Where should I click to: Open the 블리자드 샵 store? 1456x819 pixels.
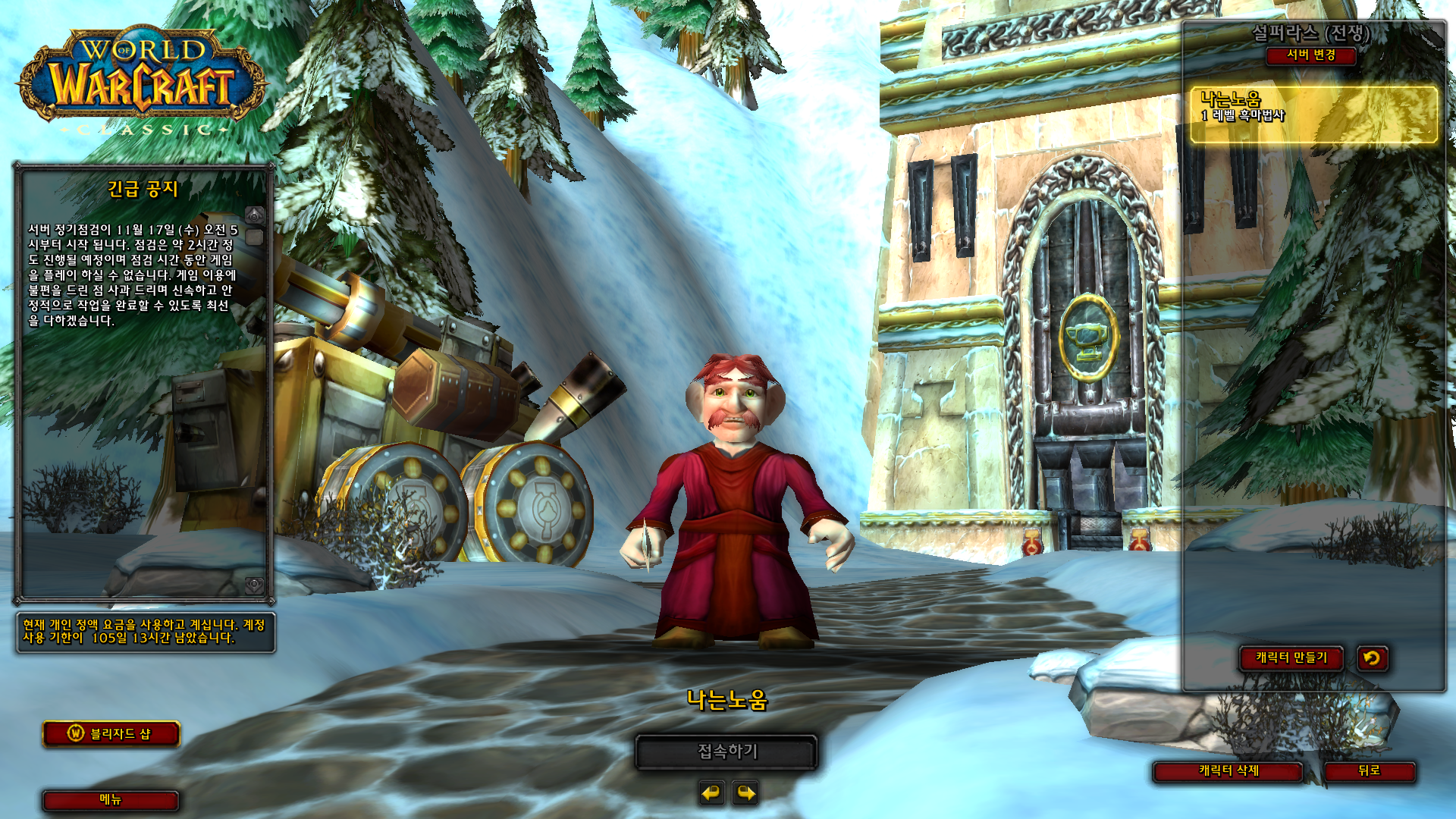pos(111,734)
